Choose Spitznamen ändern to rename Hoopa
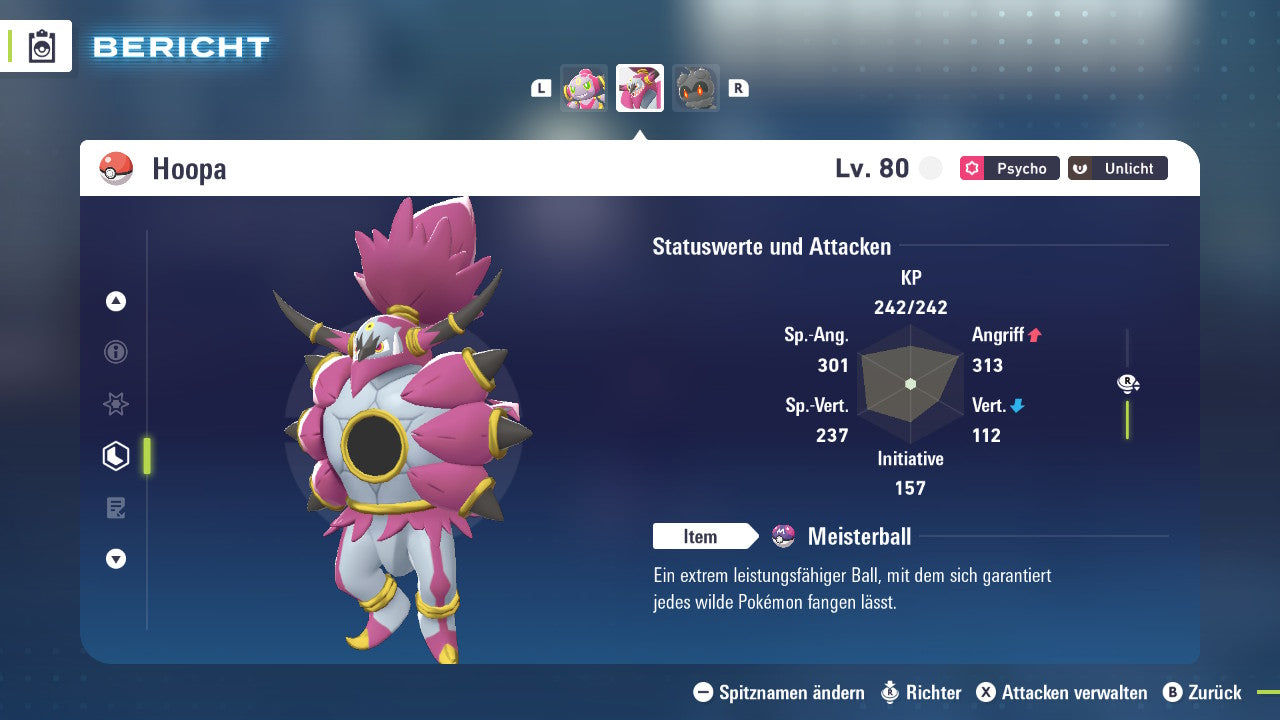 (x=779, y=692)
